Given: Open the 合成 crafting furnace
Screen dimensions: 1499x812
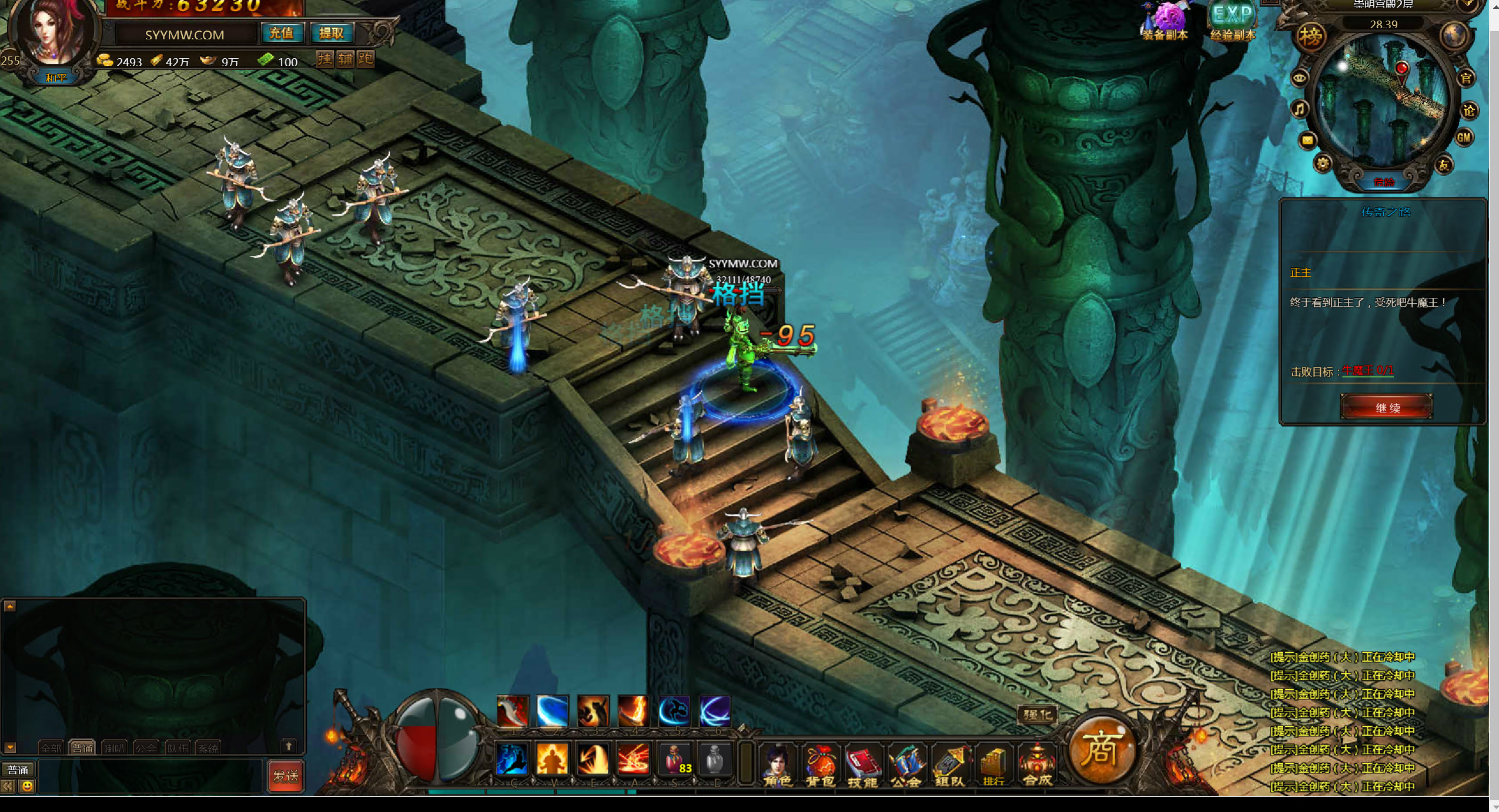Looking at the screenshot, I should pyautogui.click(x=1037, y=764).
